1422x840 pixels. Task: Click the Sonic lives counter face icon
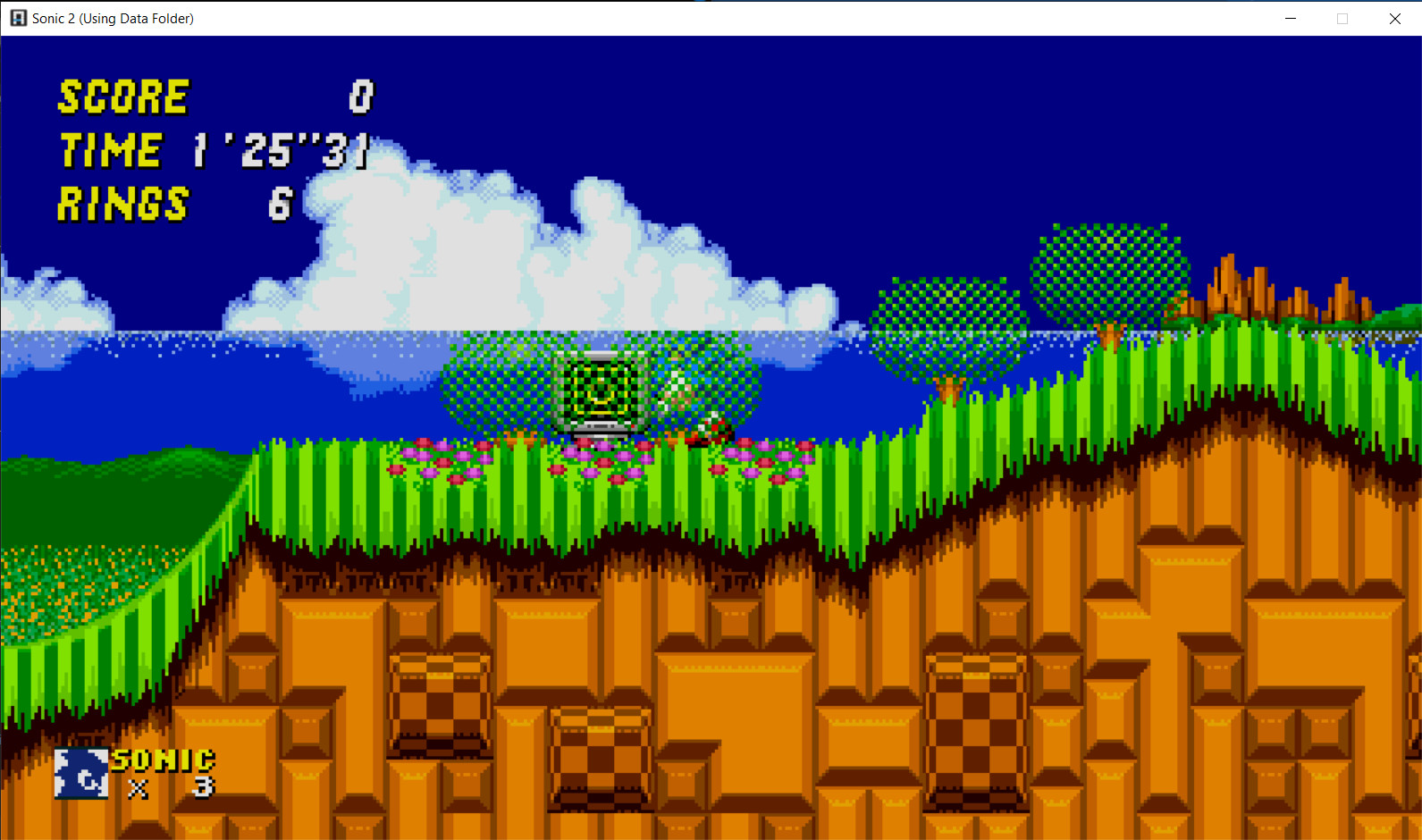point(80,772)
